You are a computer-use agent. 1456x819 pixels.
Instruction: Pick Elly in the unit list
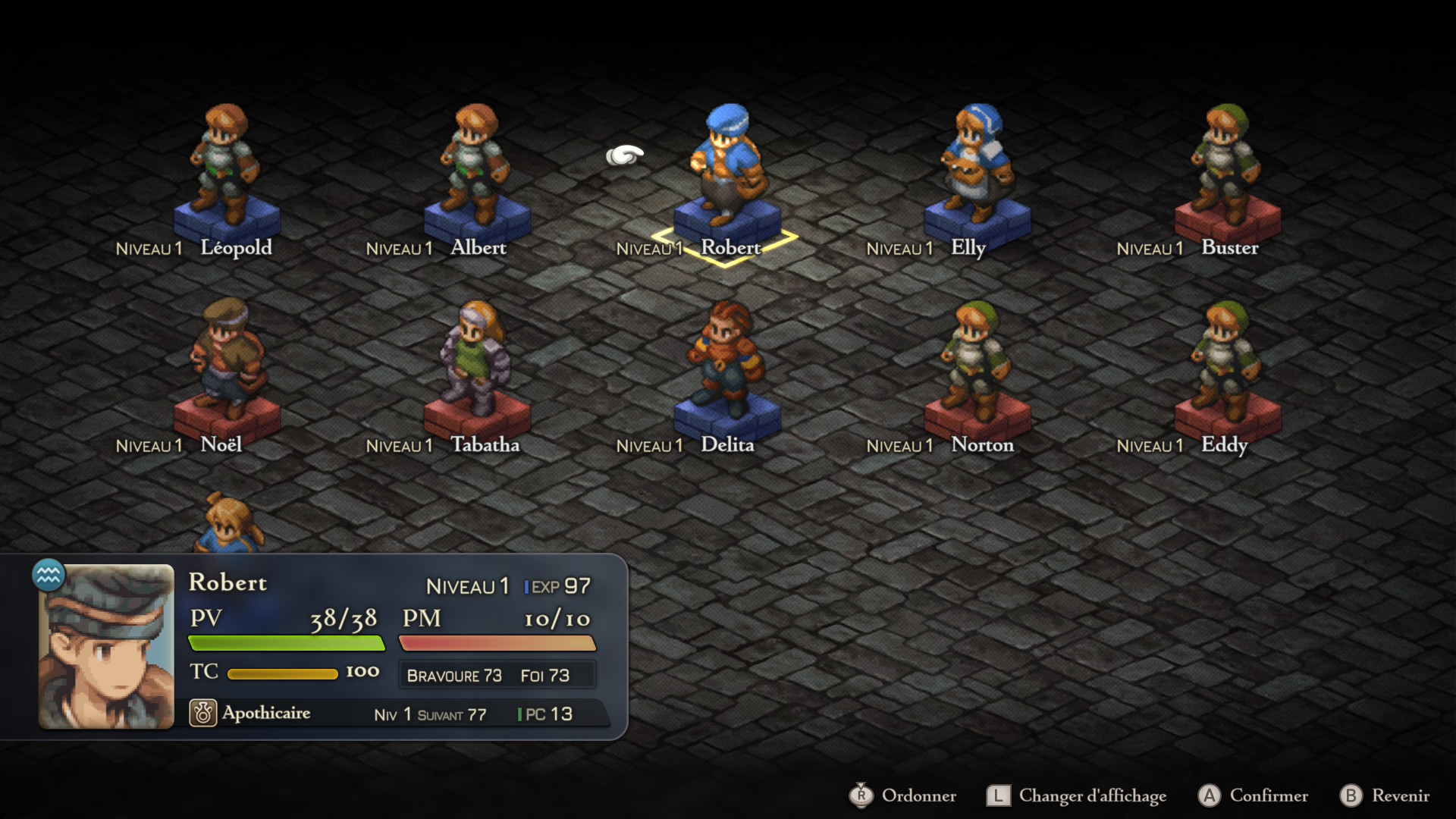tap(976, 171)
